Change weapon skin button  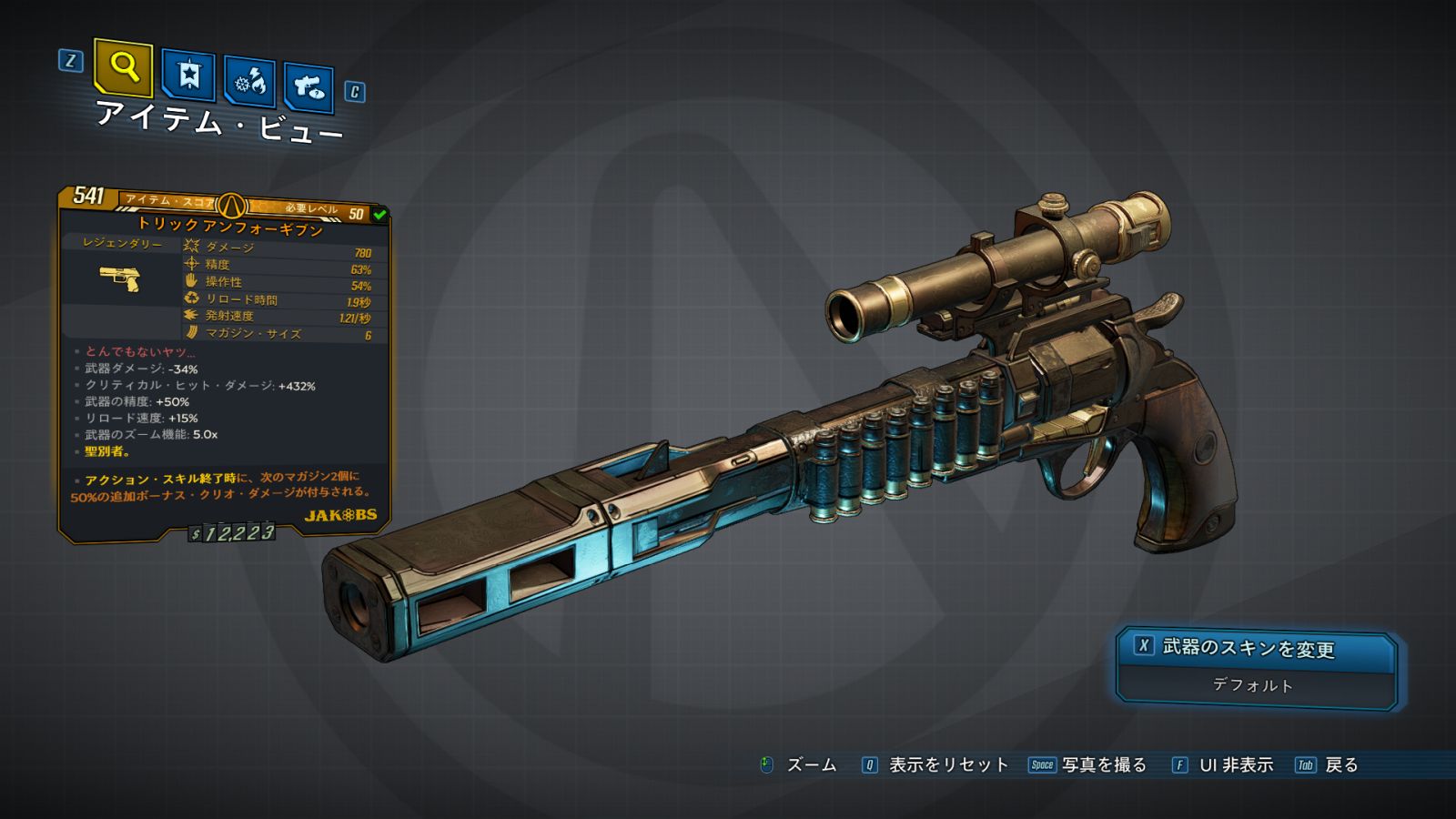1256,648
